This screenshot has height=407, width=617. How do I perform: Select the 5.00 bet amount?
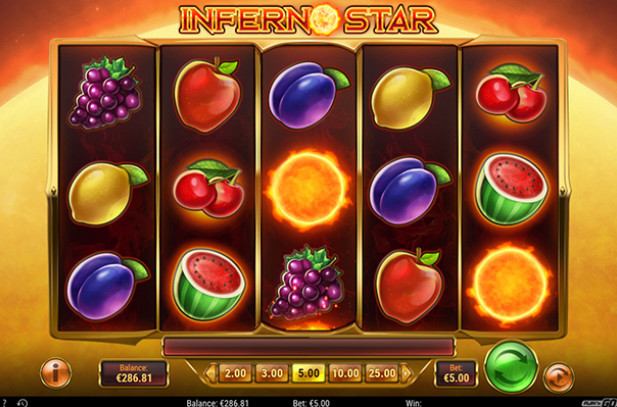307,374
